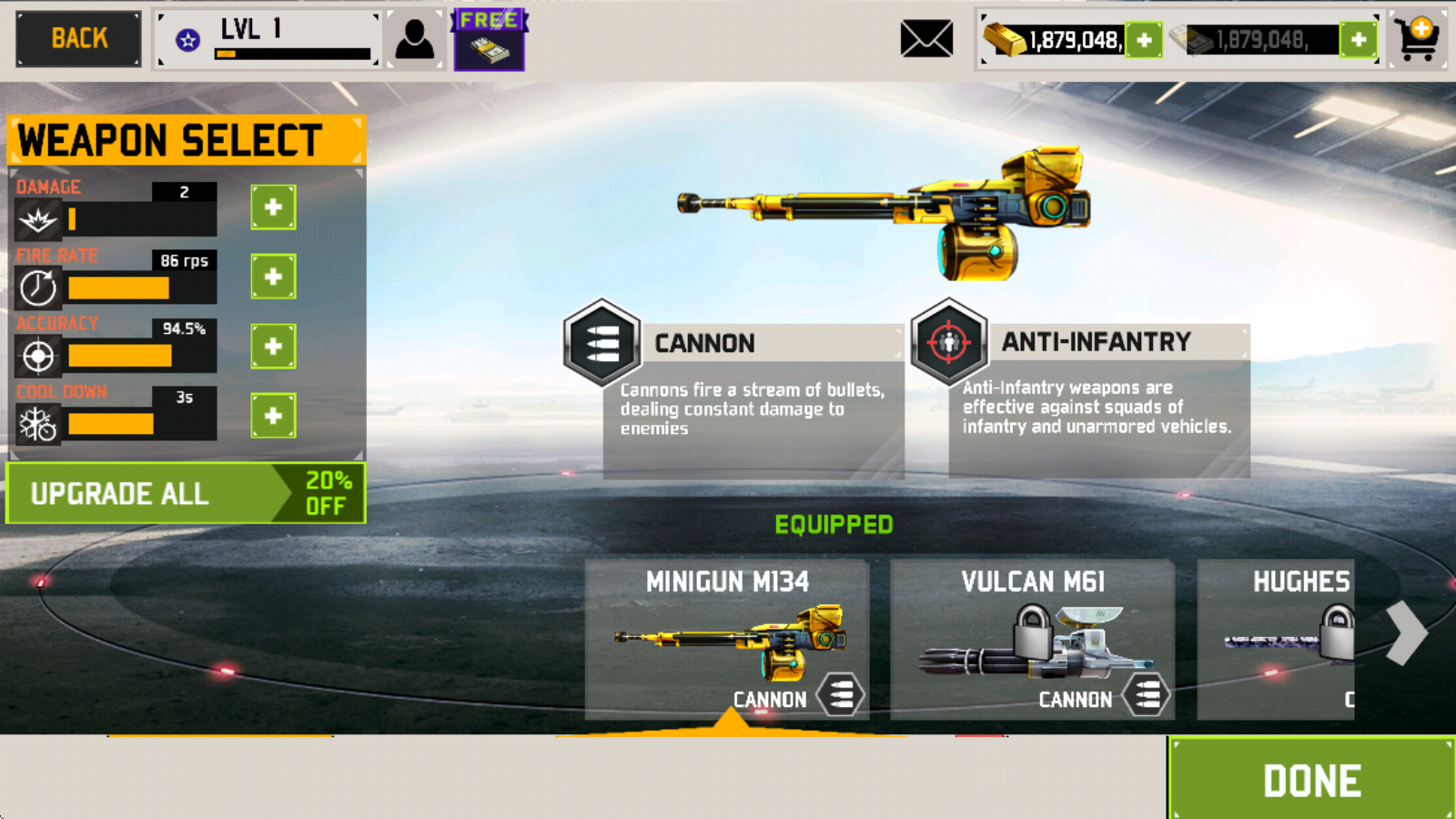
Task: Open the shopping cart store
Action: point(1419,39)
